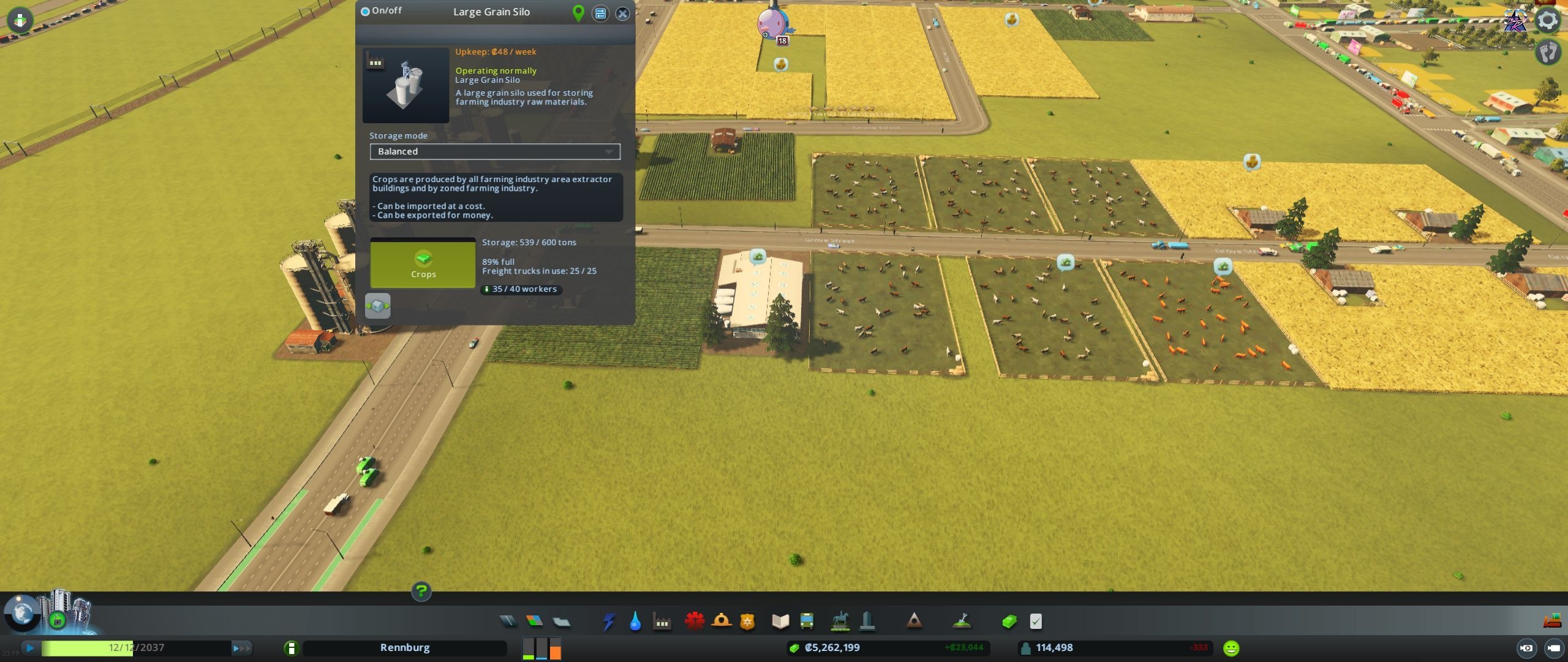Click the green location pin icon

[578, 13]
